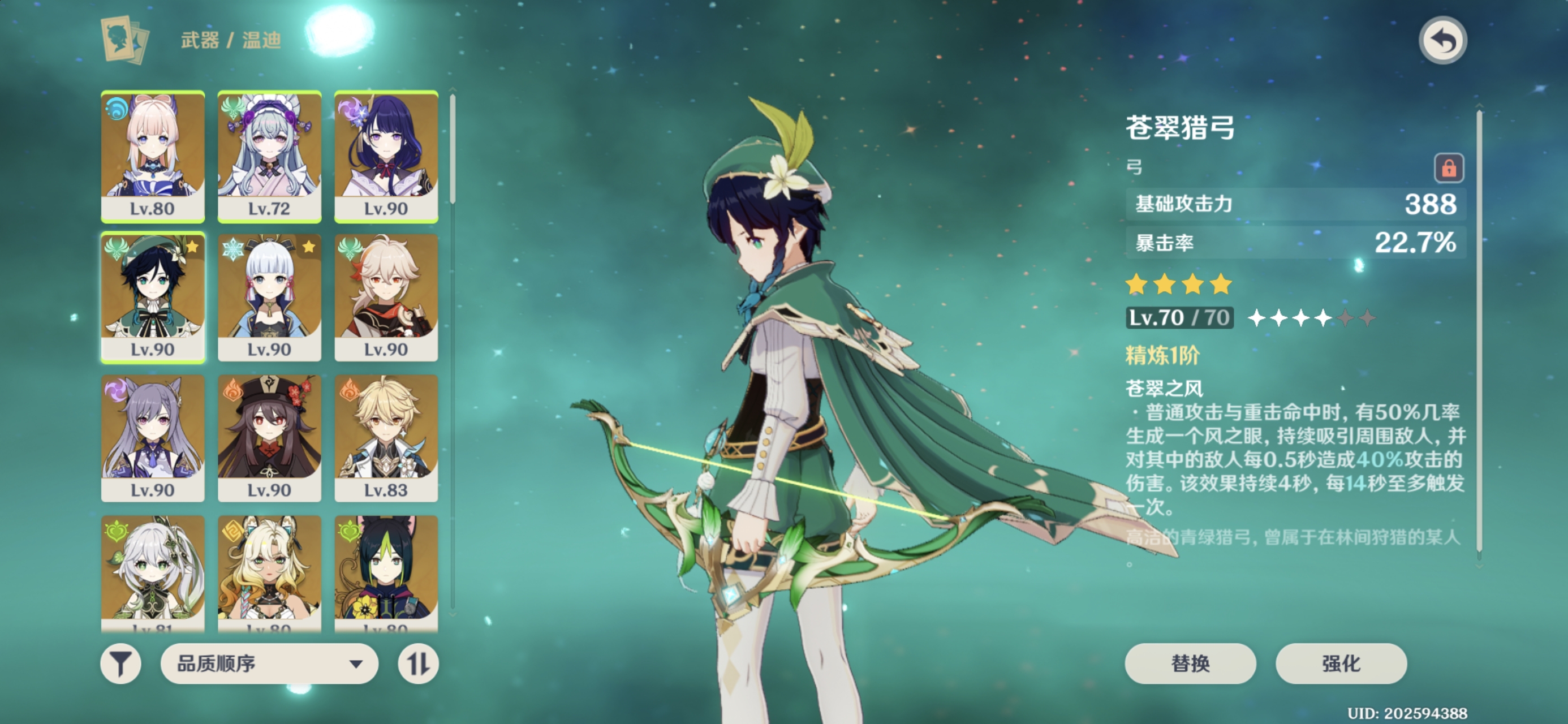The width and height of the screenshot is (1568, 724).
Task: Select the blond Traveler's Lv.83 portrait
Action: pos(386,438)
